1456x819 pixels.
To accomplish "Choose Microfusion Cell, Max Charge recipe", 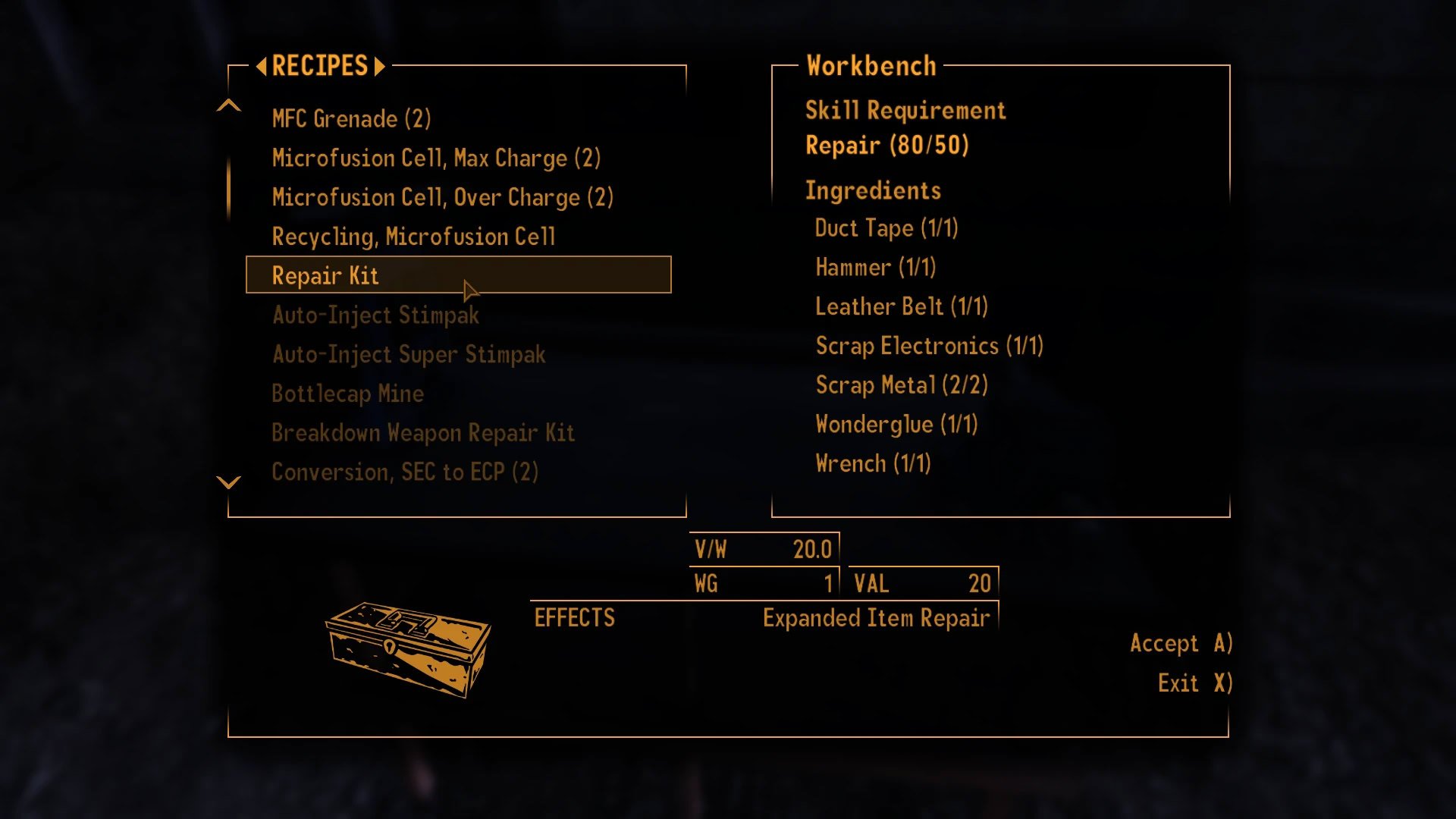I will 436,158.
